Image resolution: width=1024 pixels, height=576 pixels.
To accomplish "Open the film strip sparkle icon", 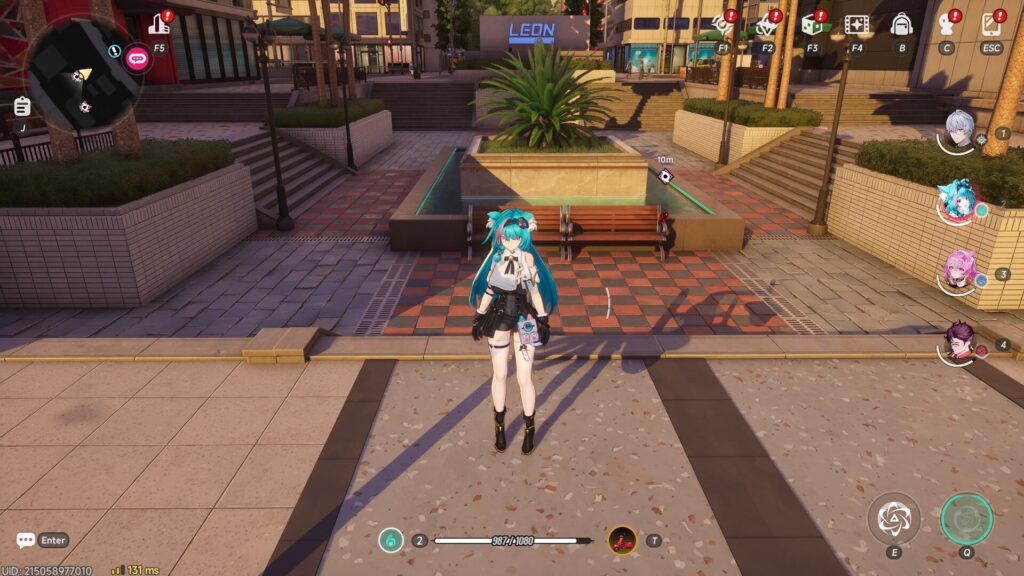I will [856, 24].
